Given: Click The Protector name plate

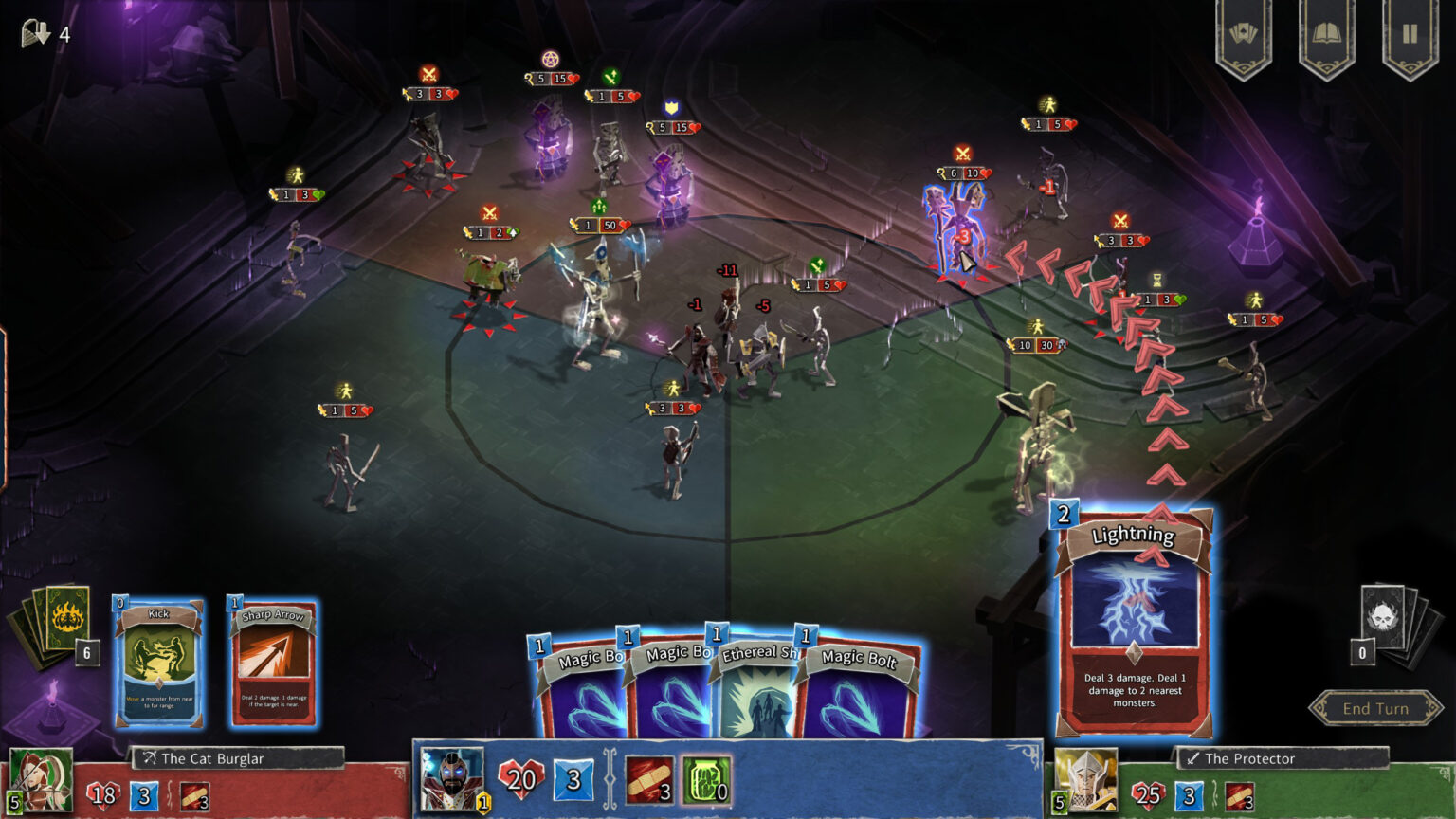Looking at the screenshot, I should click(1282, 758).
